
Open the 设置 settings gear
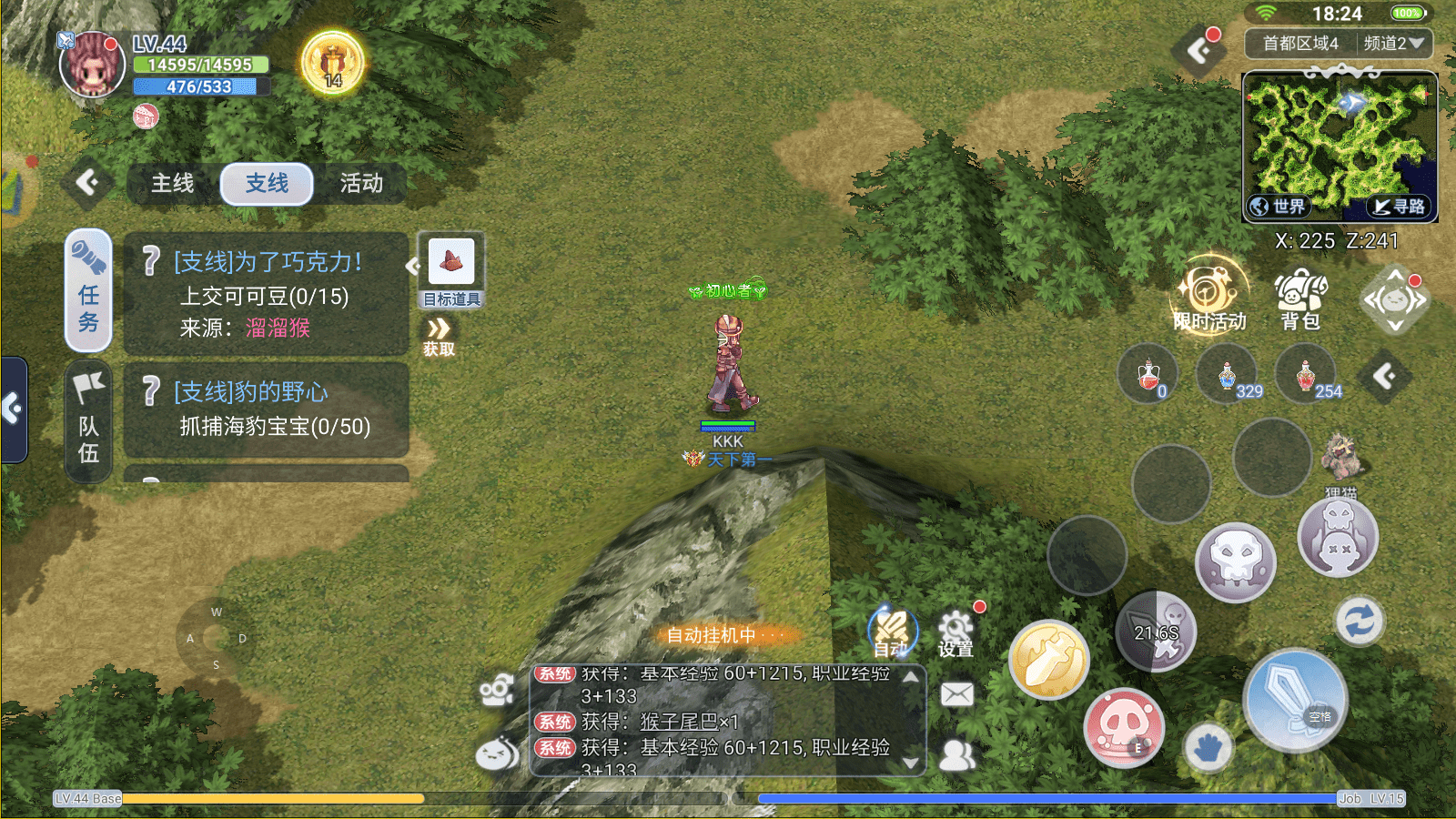click(x=955, y=632)
